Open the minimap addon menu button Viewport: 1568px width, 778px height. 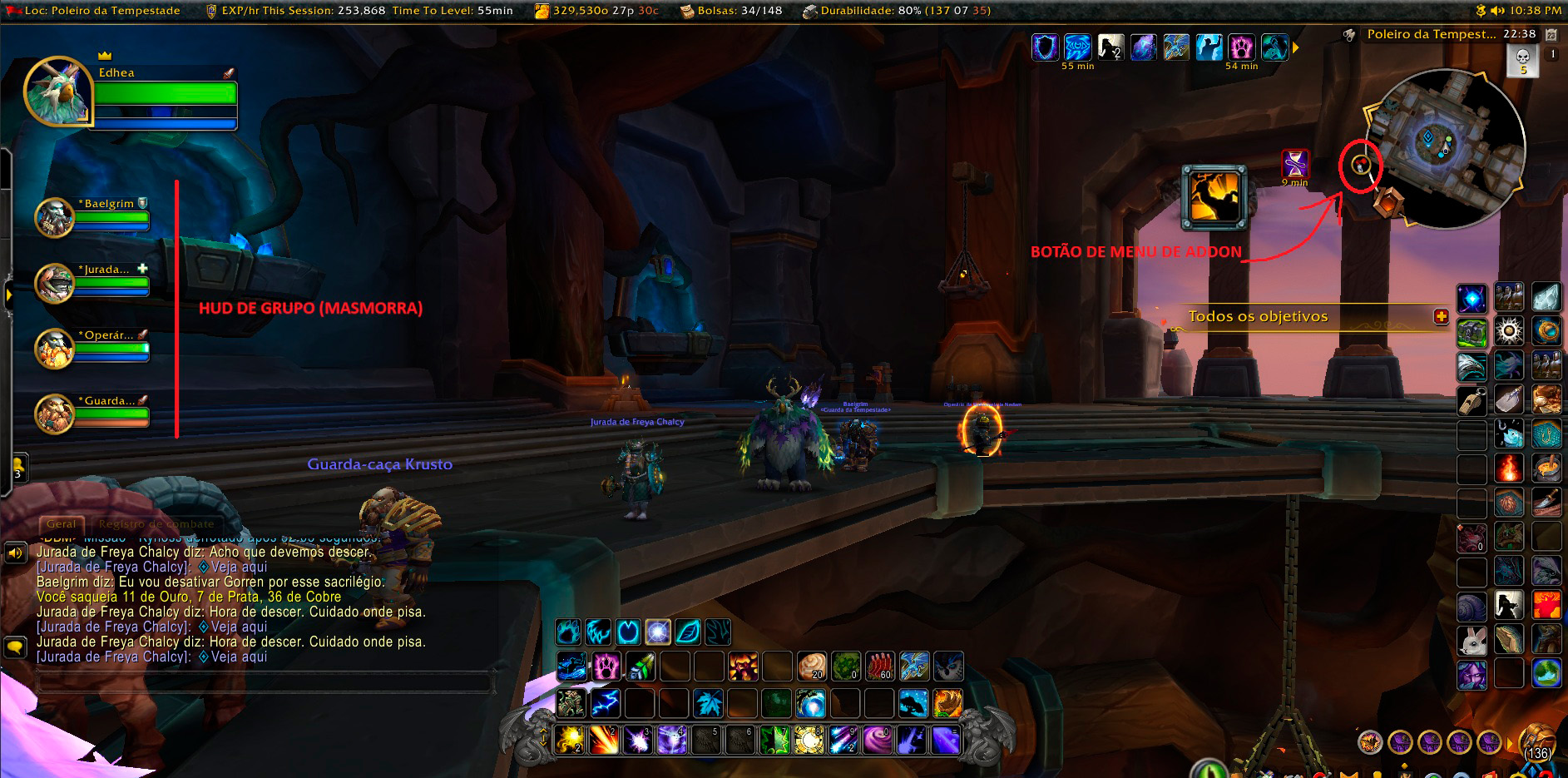tap(1361, 166)
